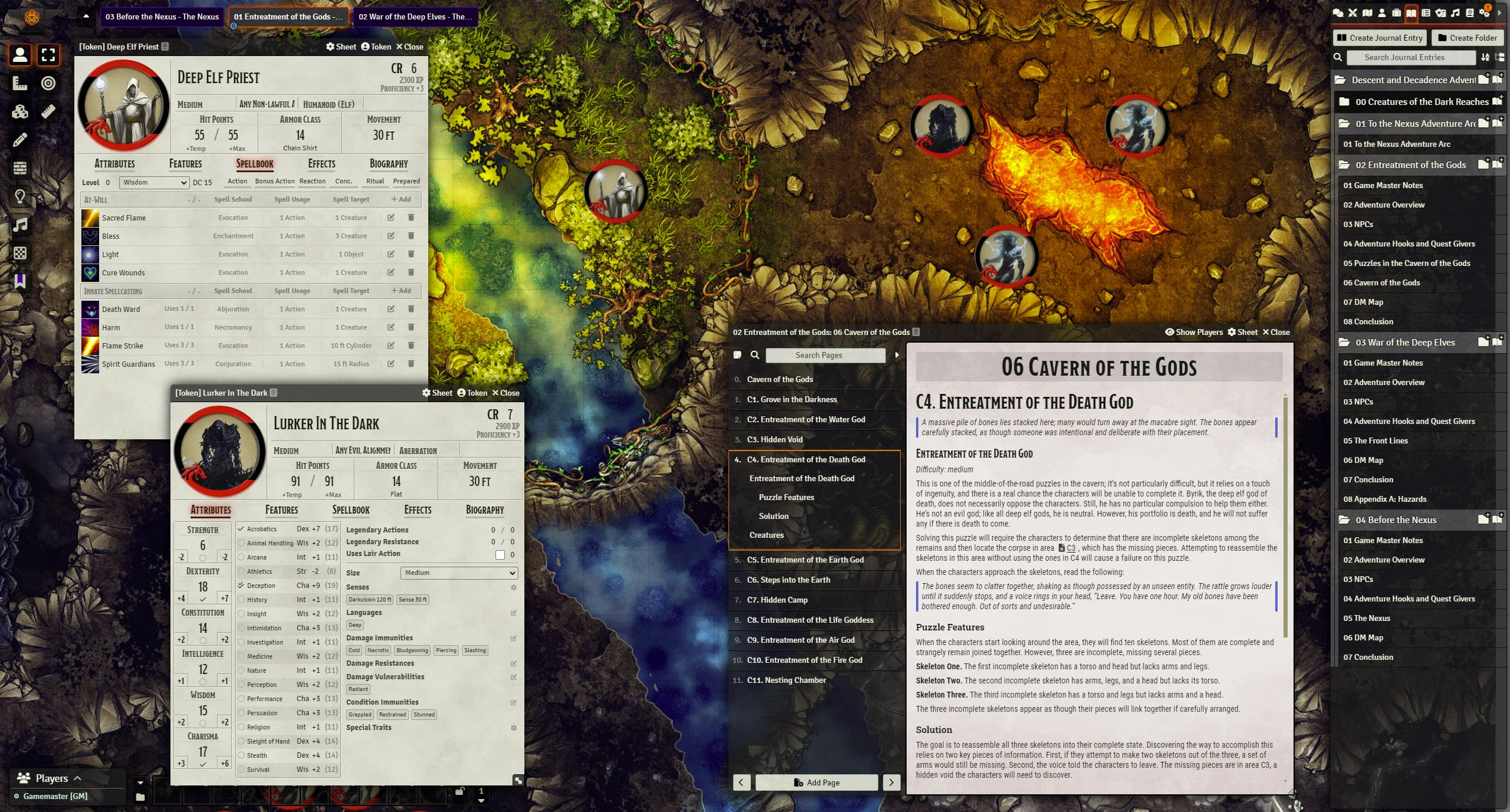Viewport: 1510px width, 812px height.
Task: Switch to Lurker In The Dark Spellbook tab
Action: pos(351,510)
